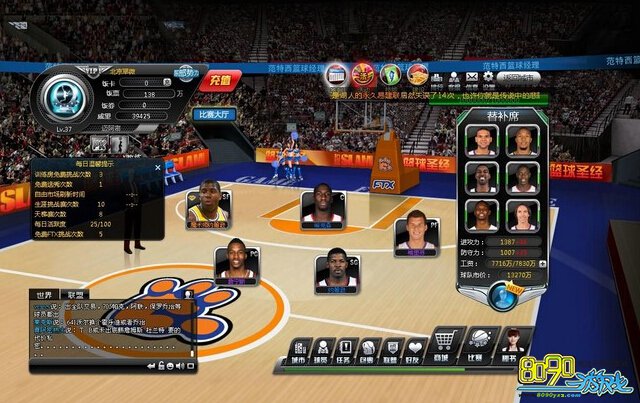
Task: Close the daily tips panel
Action: (x=157, y=169)
